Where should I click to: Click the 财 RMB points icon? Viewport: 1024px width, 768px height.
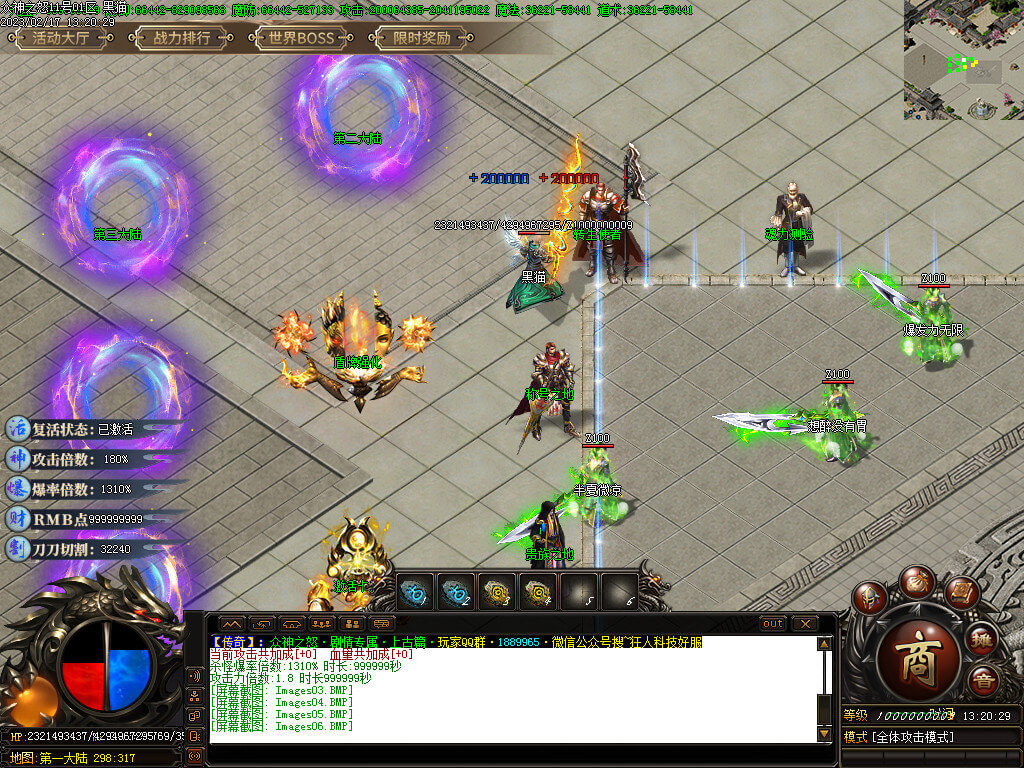coord(18,519)
